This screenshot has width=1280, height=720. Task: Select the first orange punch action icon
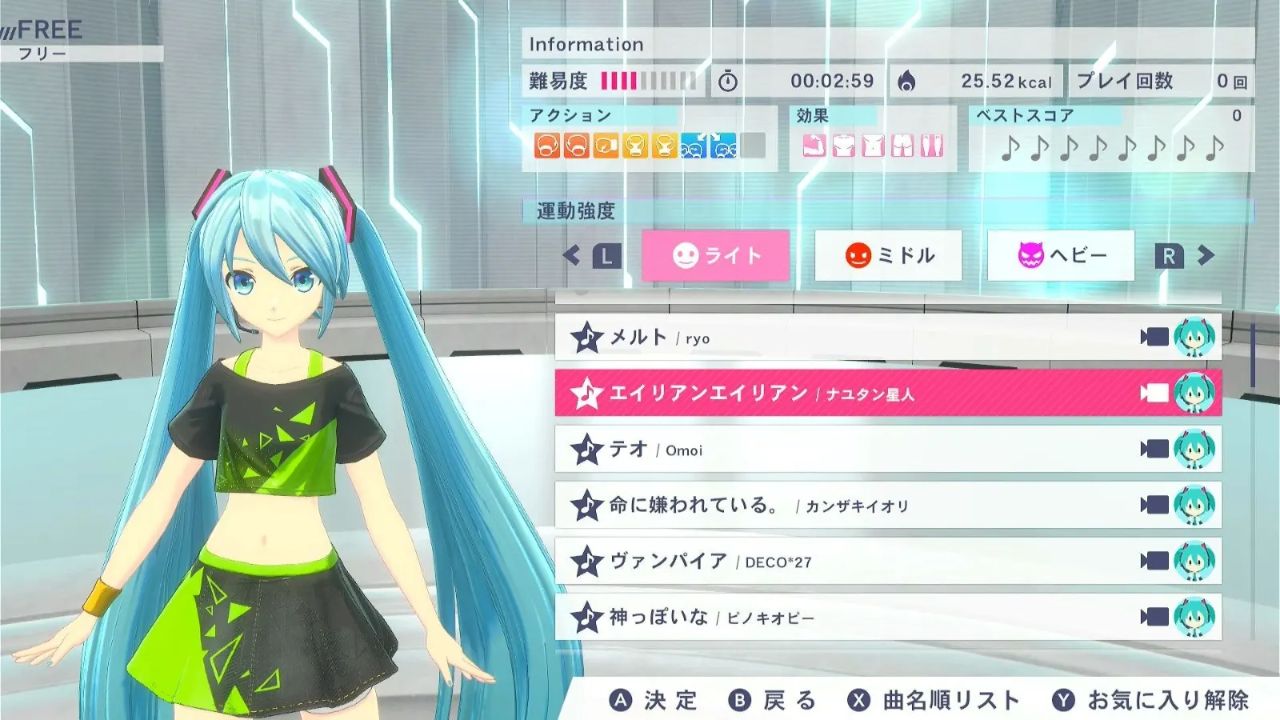coord(548,145)
